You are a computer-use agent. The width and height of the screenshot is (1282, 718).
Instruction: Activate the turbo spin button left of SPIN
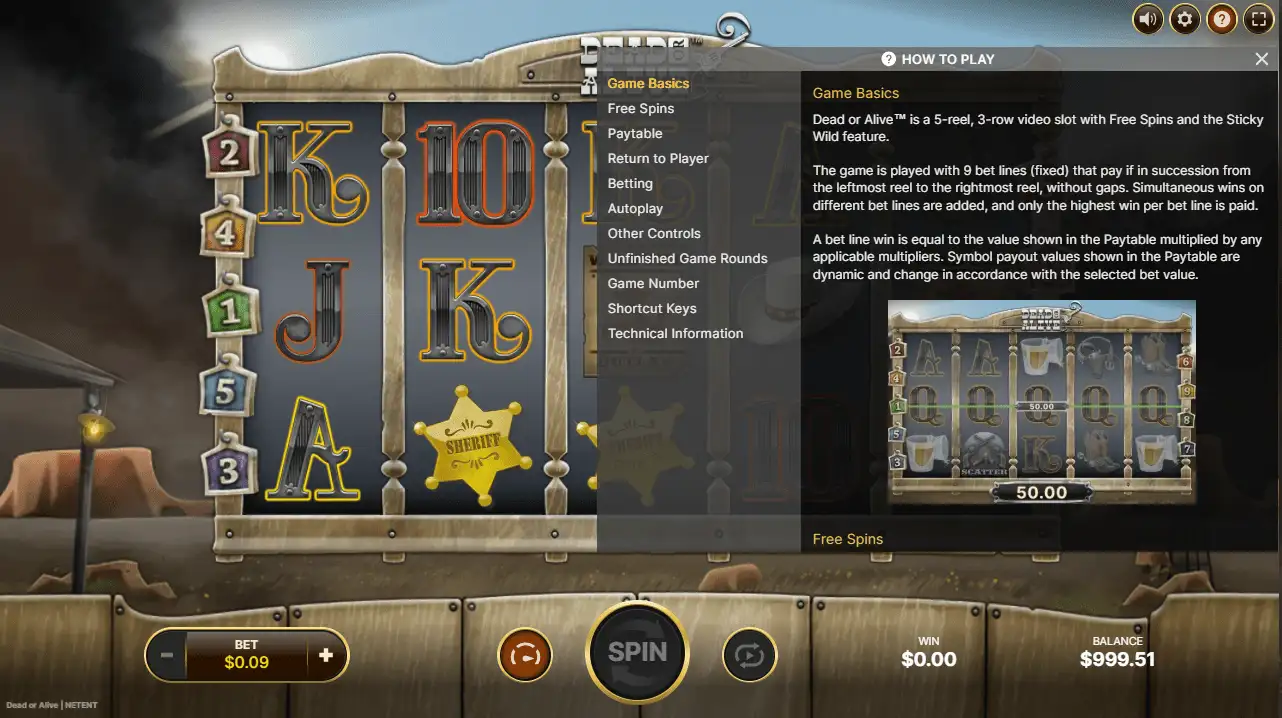[524, 656]
